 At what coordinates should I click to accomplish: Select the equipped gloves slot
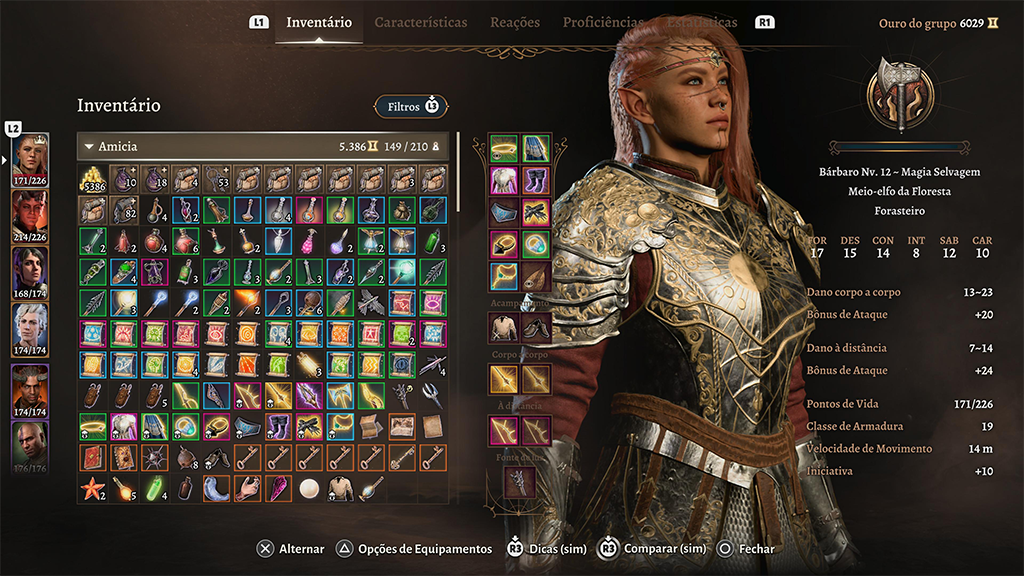click(x=536, y=213)
